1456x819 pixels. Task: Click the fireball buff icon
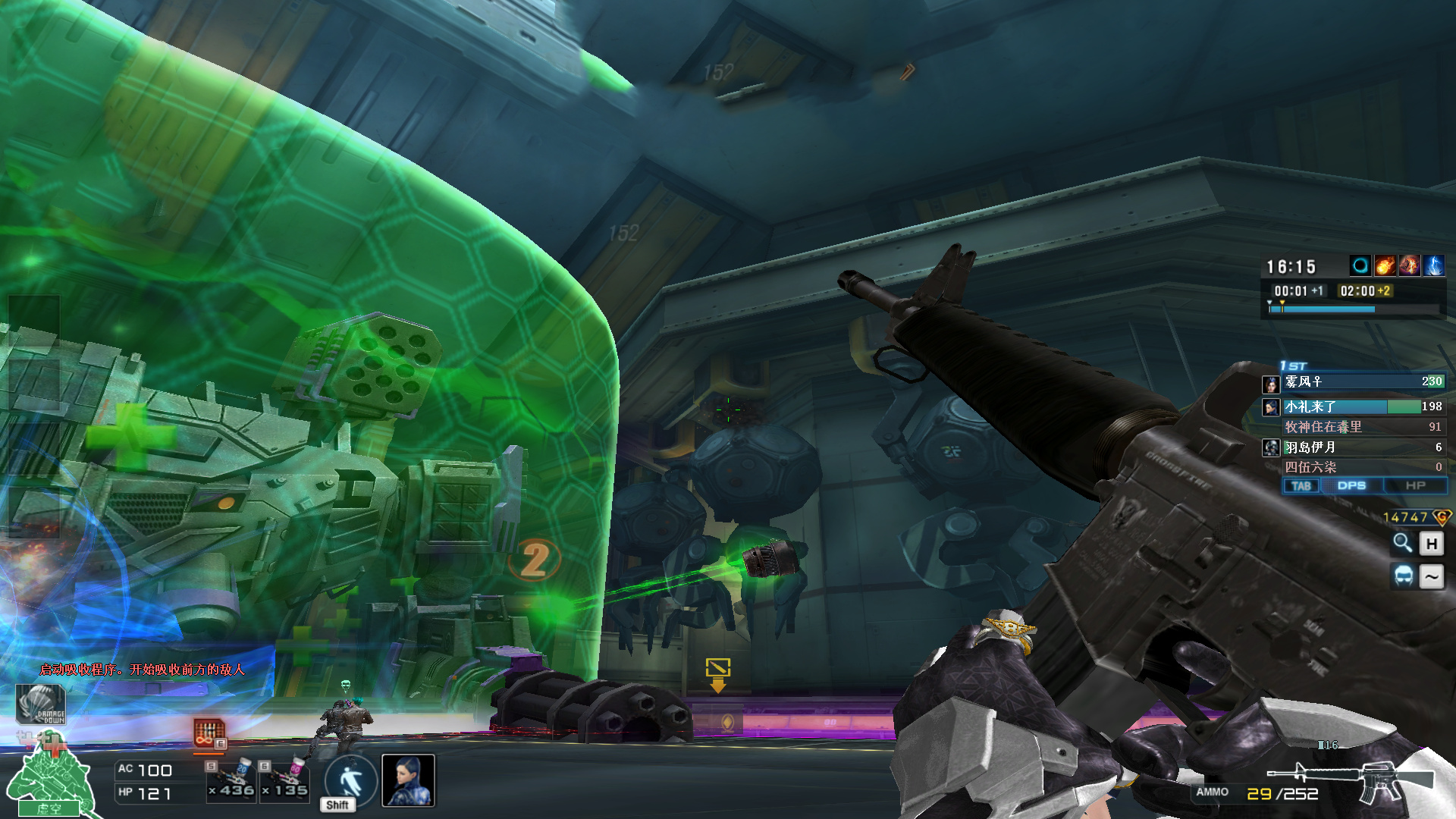[1385, 265]
